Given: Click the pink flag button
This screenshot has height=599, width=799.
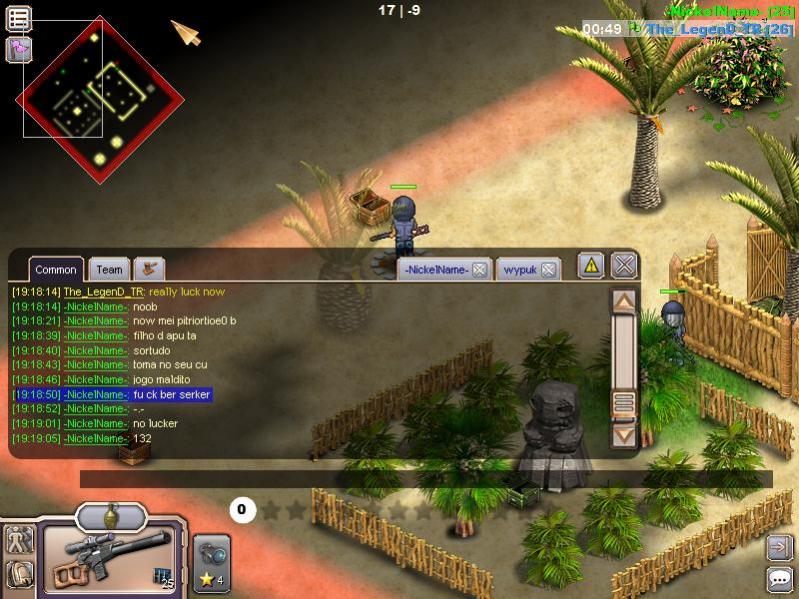Looking at the screenshot, I should coord(19,48).
